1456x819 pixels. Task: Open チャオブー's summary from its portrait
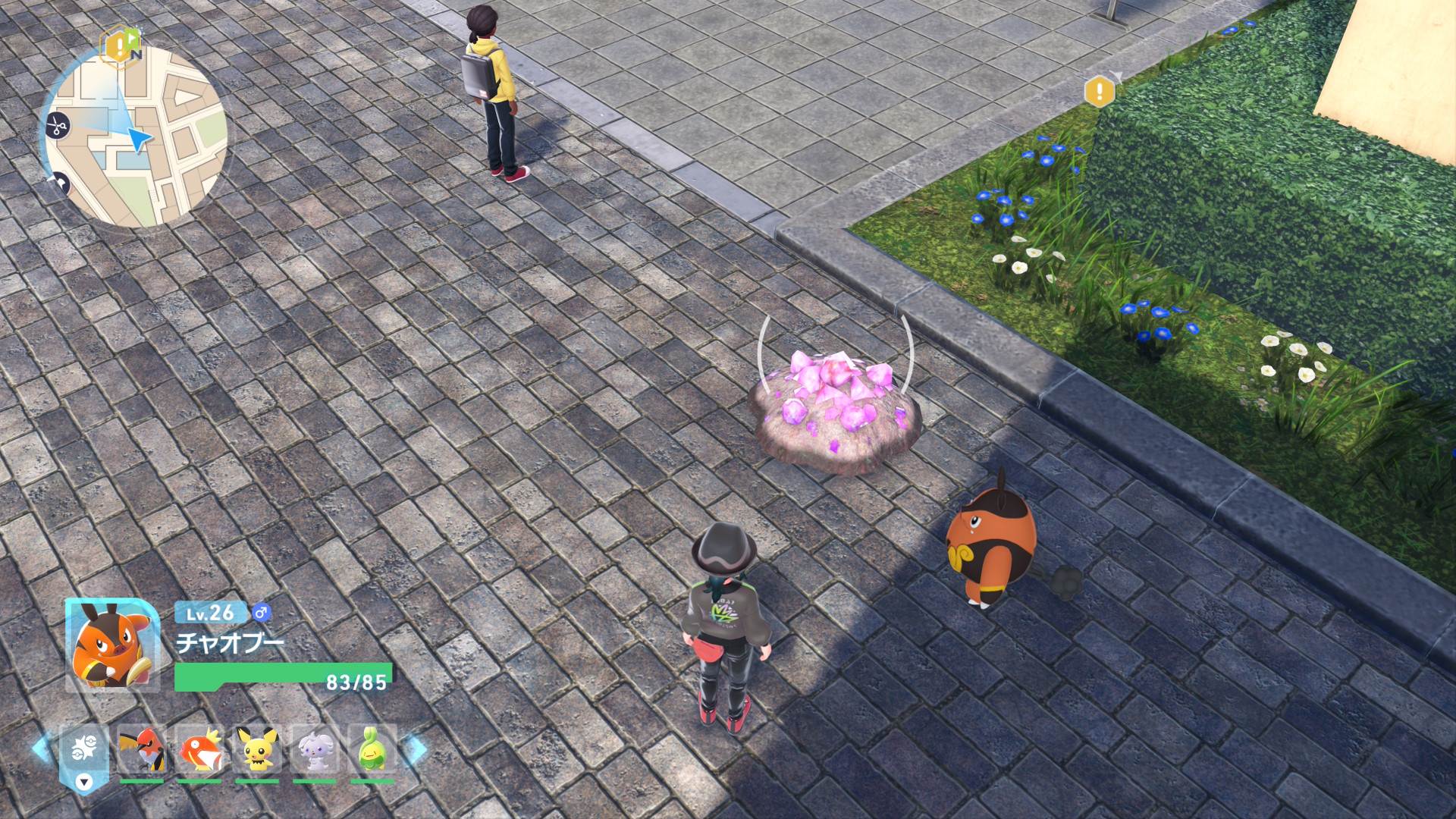pyautogui.click(x=111, y=645)
